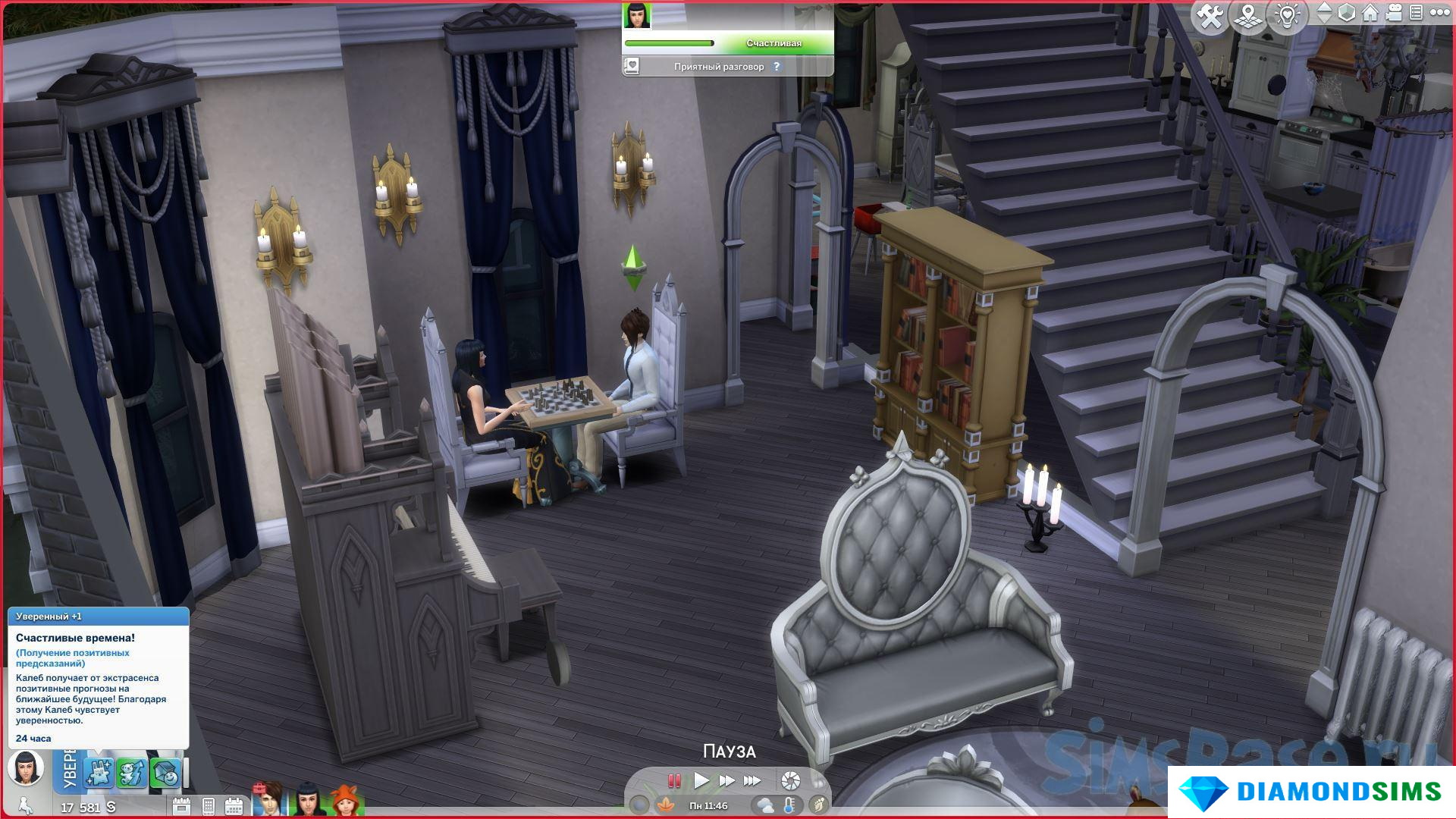
Task: Toggle the walls view cube icon
Action: (x=1347, y=14)
